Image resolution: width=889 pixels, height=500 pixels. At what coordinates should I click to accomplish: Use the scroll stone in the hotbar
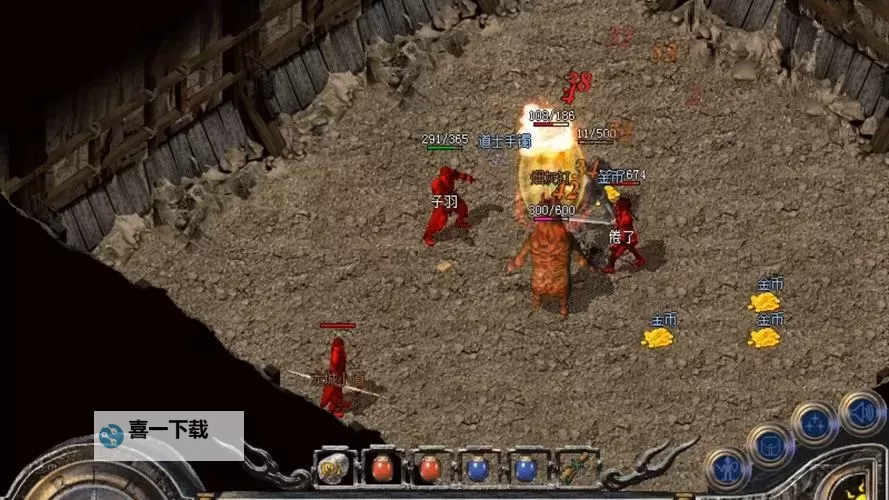point(333,468)
